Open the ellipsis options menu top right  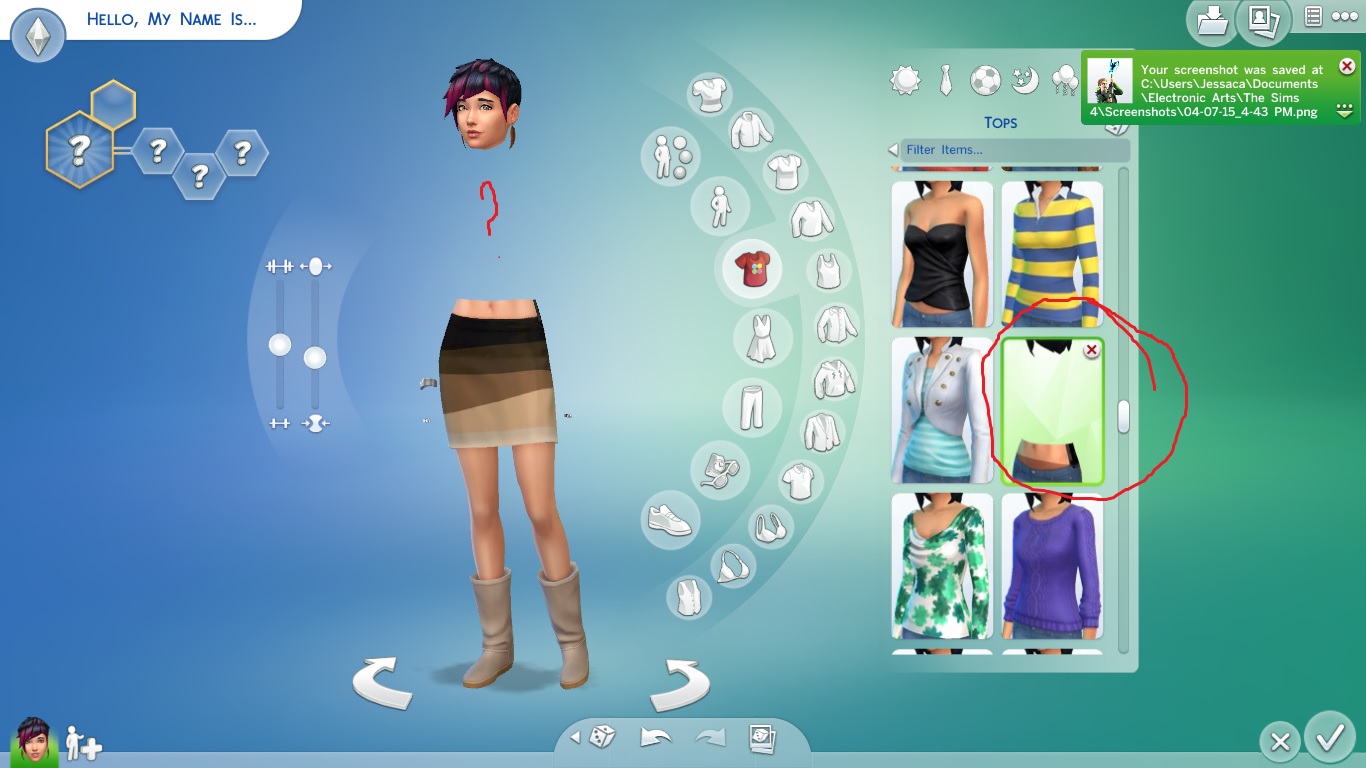pos(1343,17)
